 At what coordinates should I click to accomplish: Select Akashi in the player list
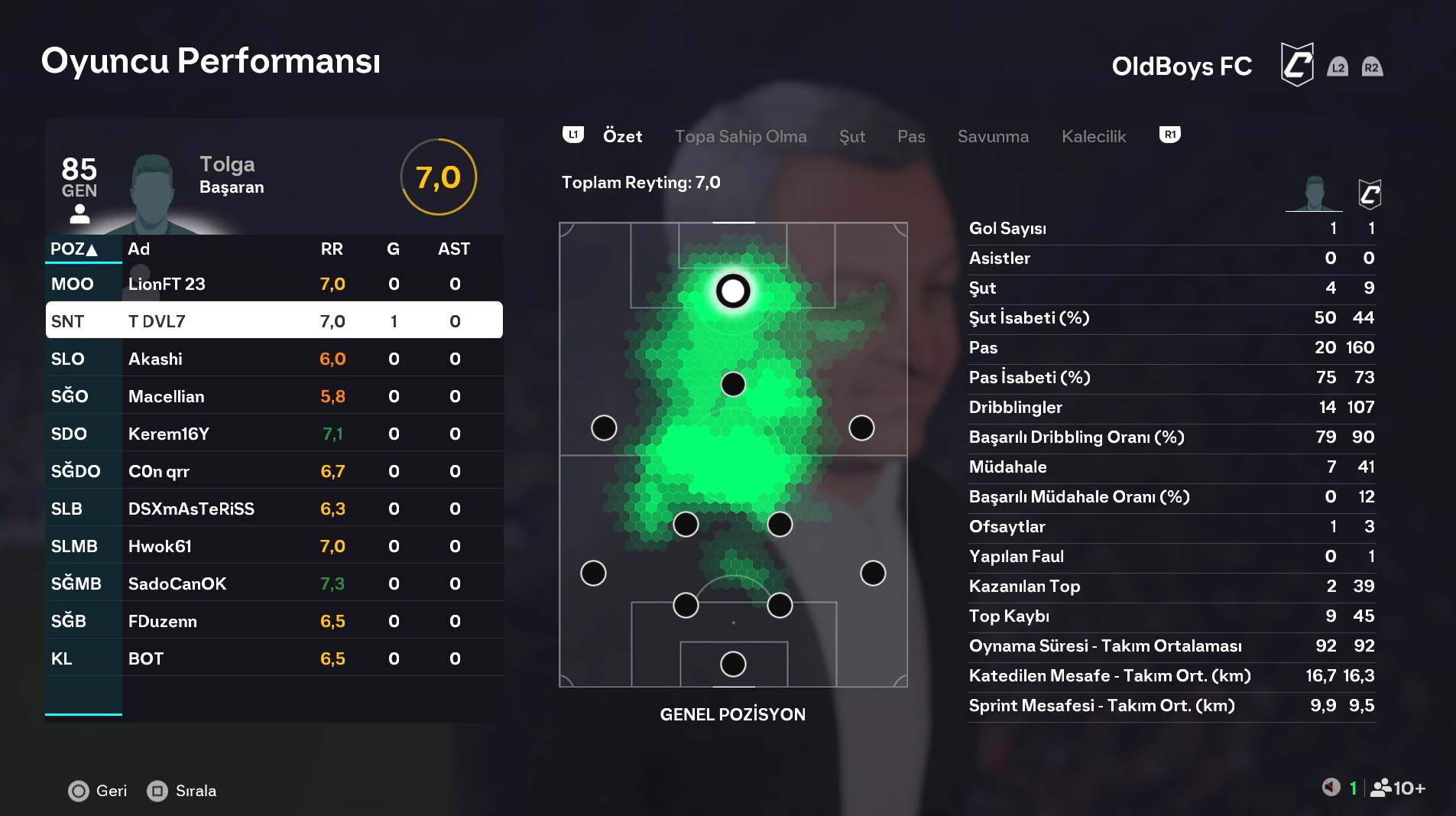tap(274, 359)
